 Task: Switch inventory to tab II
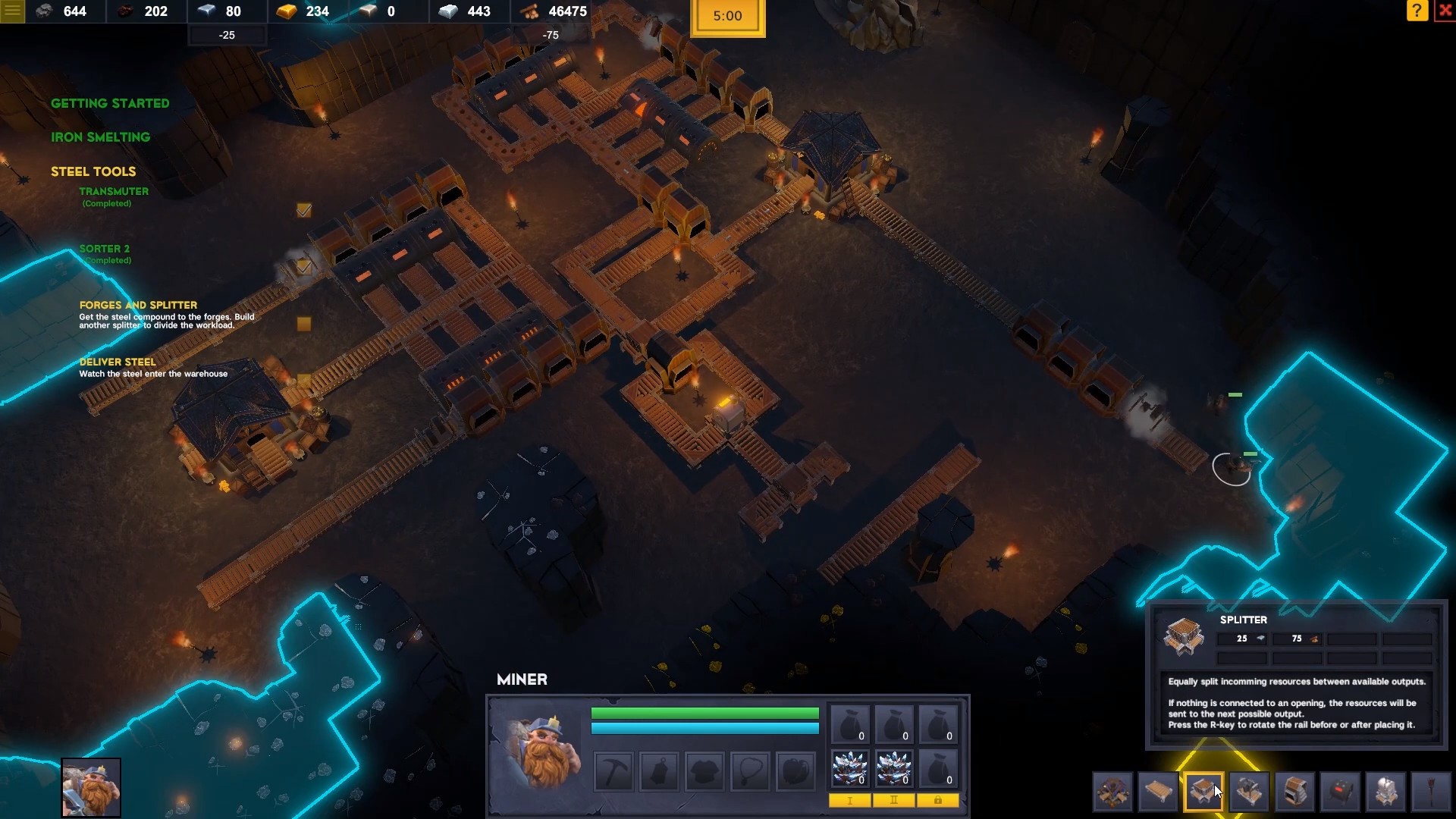click(895, 801)
